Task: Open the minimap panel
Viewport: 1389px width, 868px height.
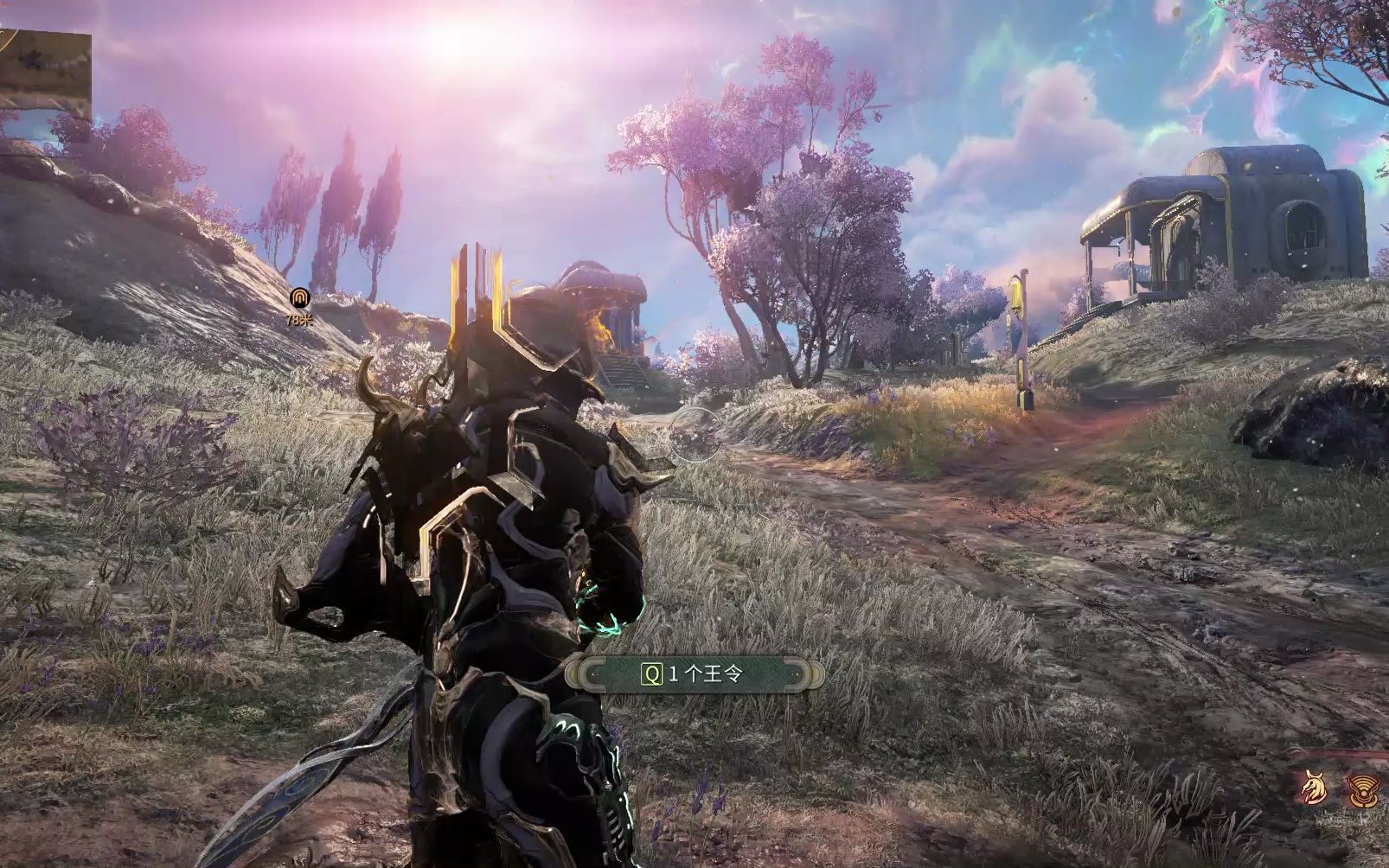Action: [45, 73]
